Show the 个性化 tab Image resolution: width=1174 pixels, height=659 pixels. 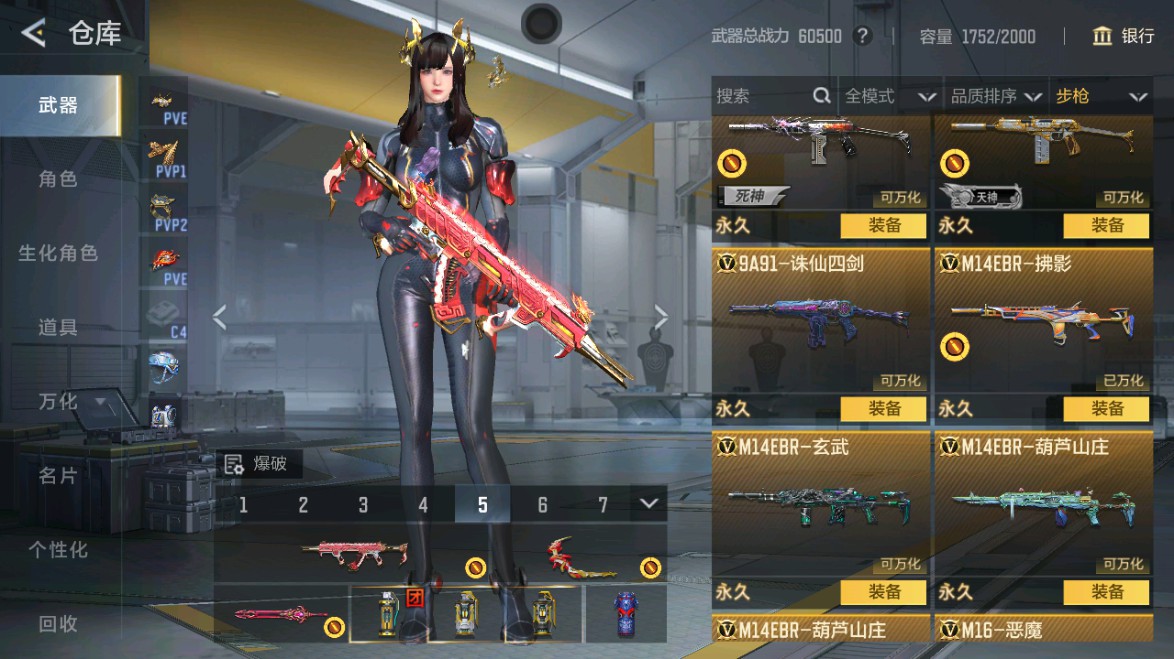coord(58,550)
